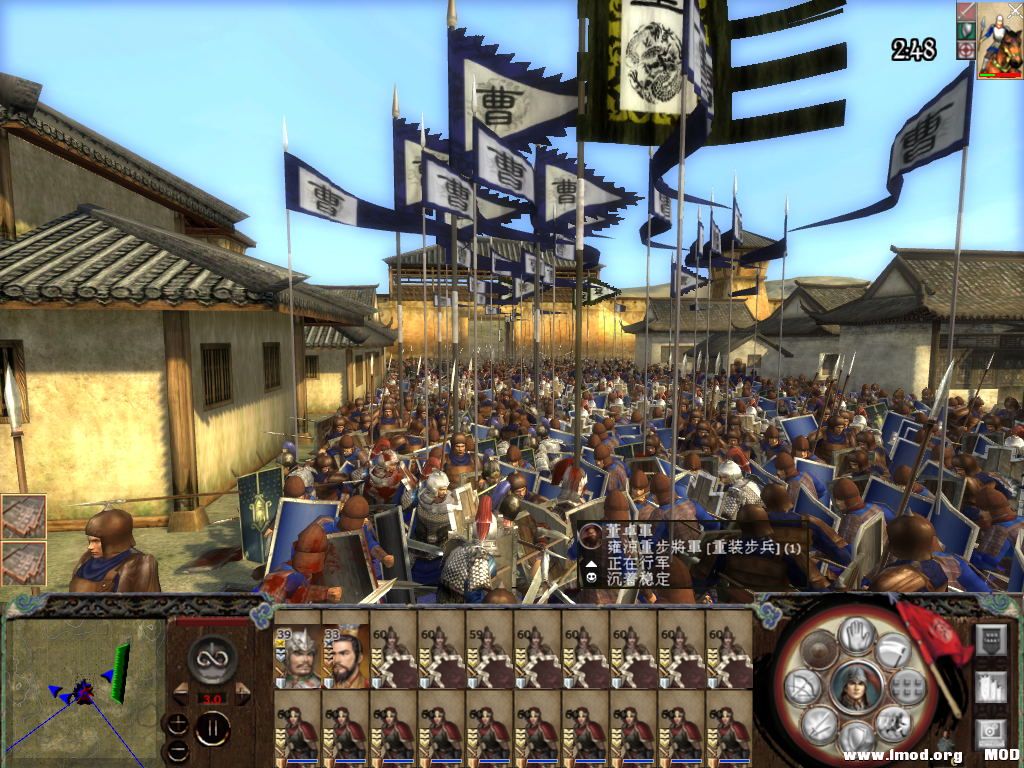This screenshot has height=768, width=1024.
Task: Select the crowned general card with level 33
Action: (x=346, y=657)
